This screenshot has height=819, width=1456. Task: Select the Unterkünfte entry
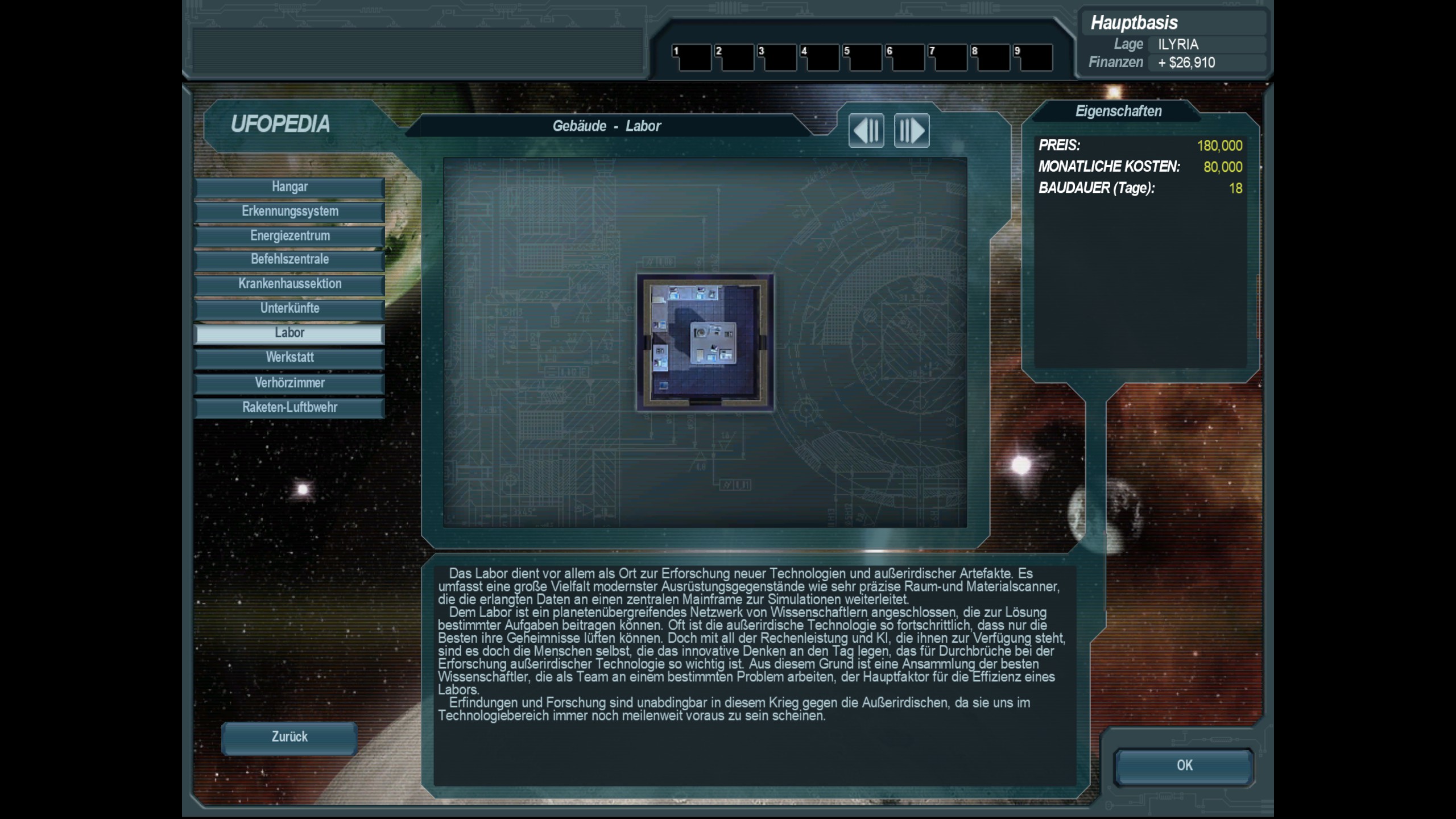point(289,308)
